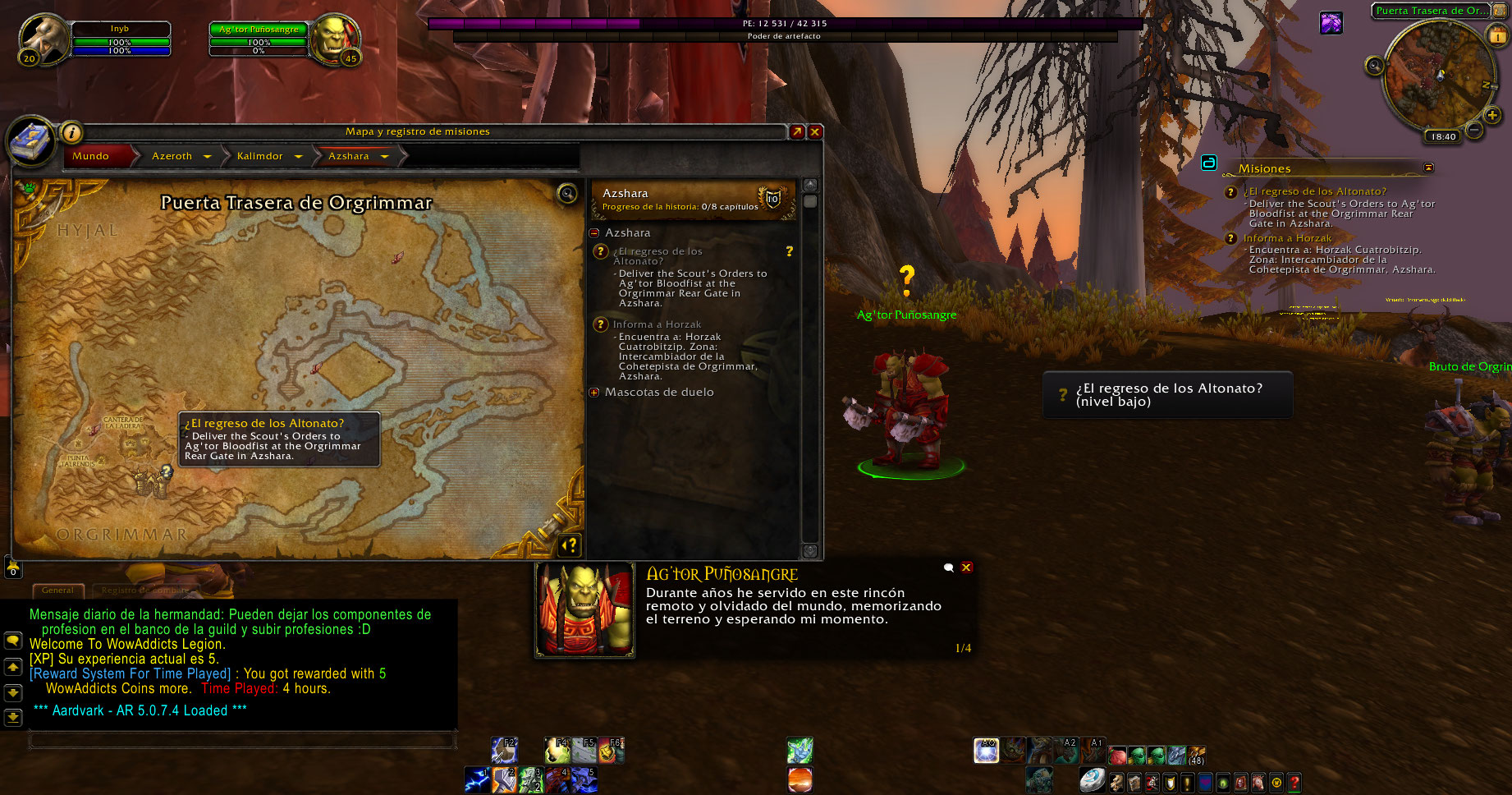Close the map and quest log window
The width and height of the screenshot is (1512, 795).
pyautogui.click(x=815, y=131)
